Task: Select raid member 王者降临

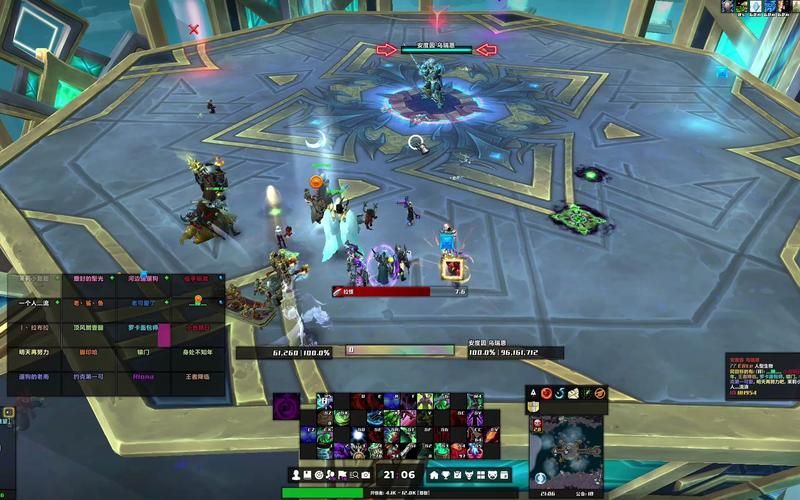Action: pyautogui.click(x=198, y=377)
